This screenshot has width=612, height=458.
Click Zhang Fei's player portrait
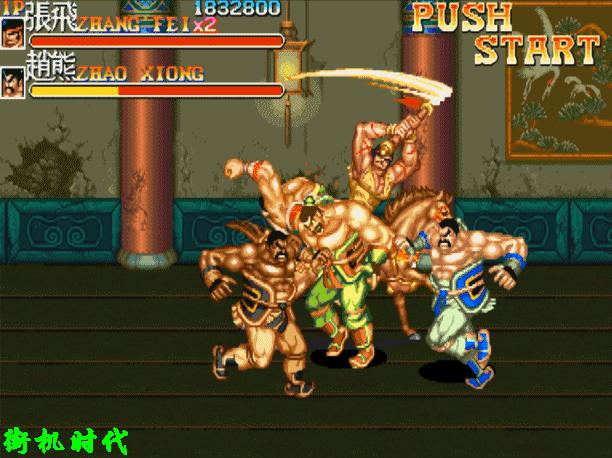pos(14,34)
